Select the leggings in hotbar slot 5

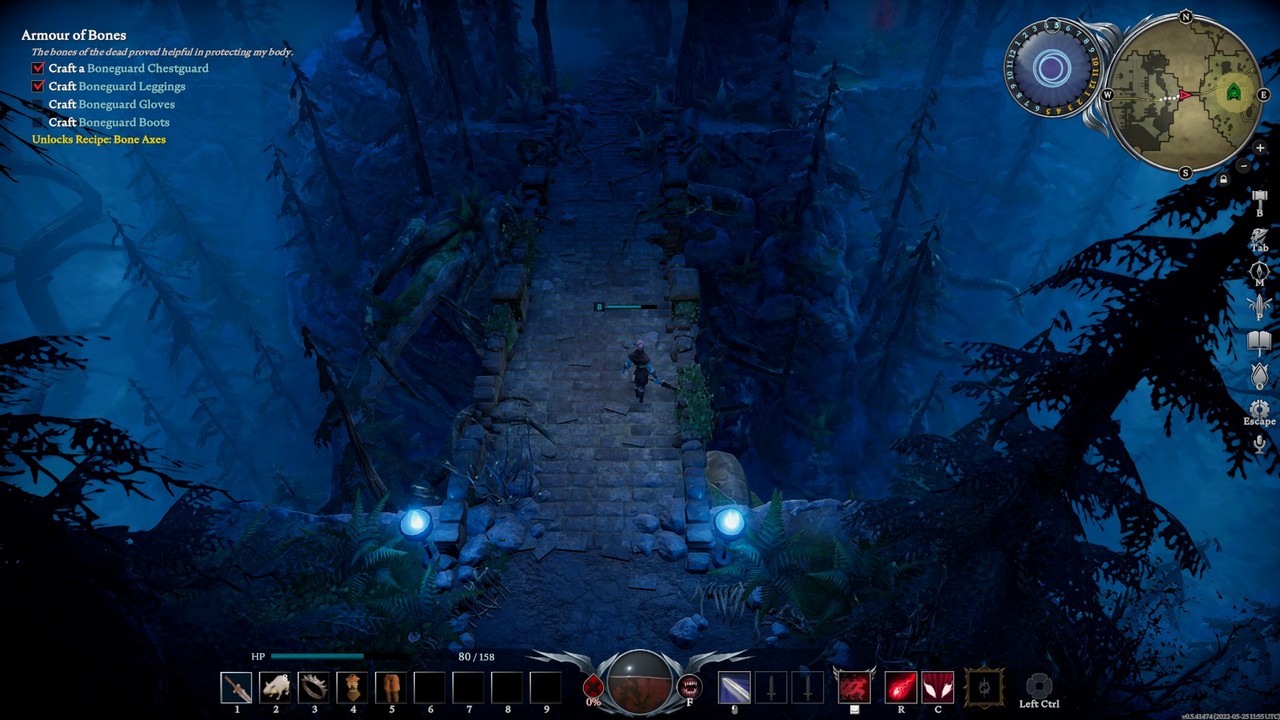(391, 688)
